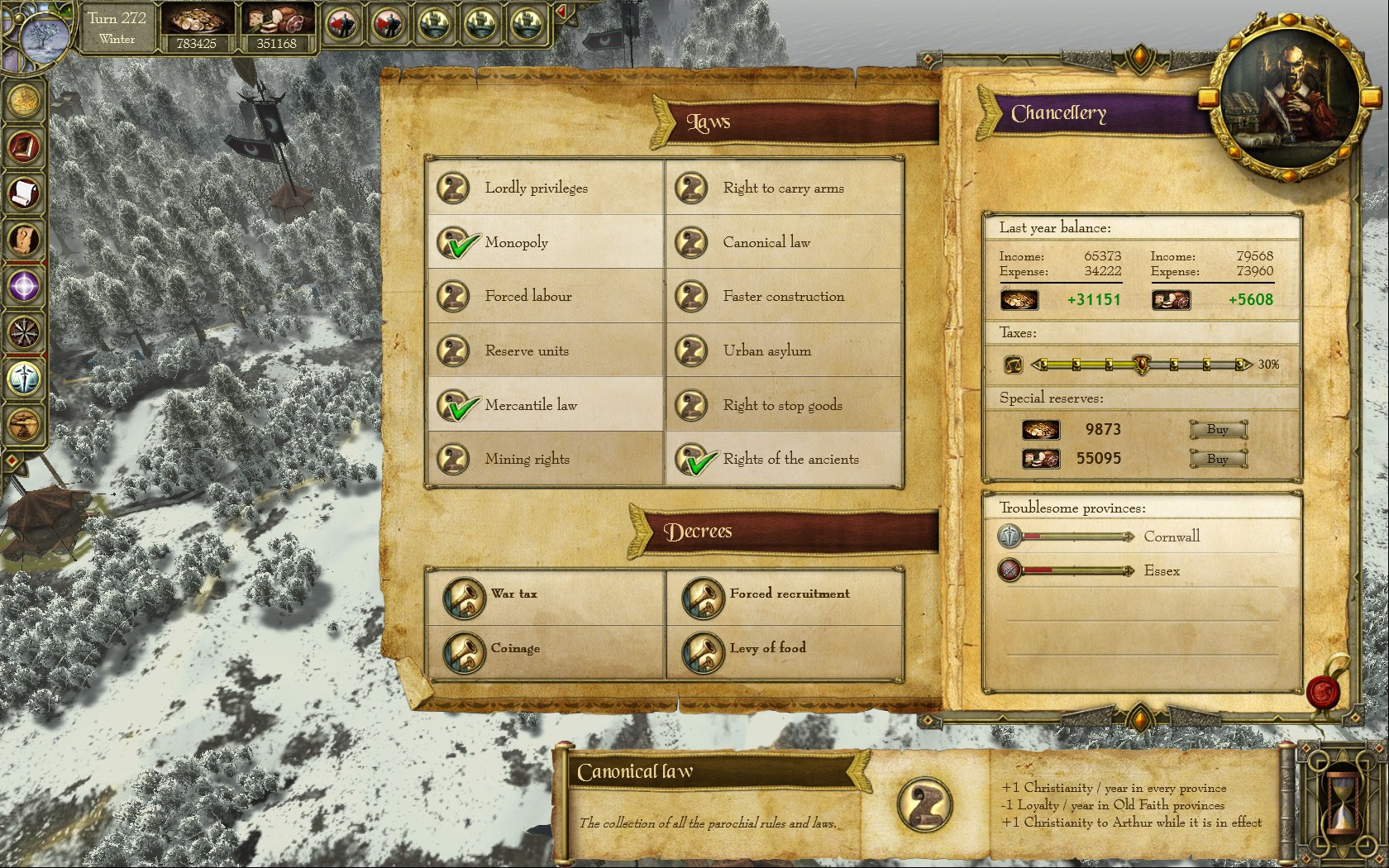Enable Right to carry arms
The image size is (1389, 868).
coord(692,188)
